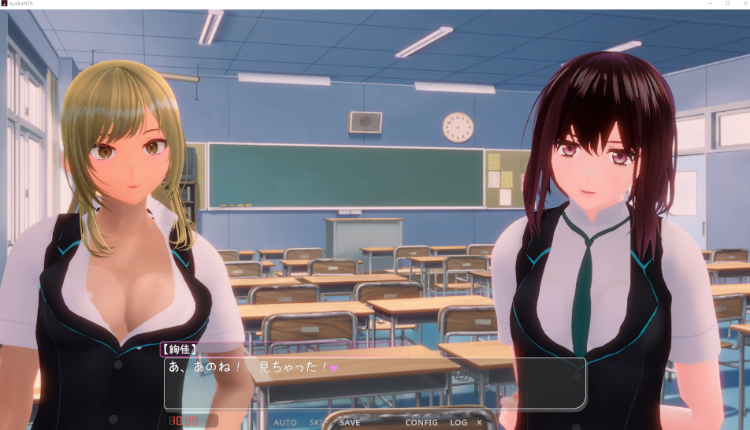The height and width of the screenshot is (430, 750).
Task: Enable AUTO text advance mode
Action: tap(284, 422)
